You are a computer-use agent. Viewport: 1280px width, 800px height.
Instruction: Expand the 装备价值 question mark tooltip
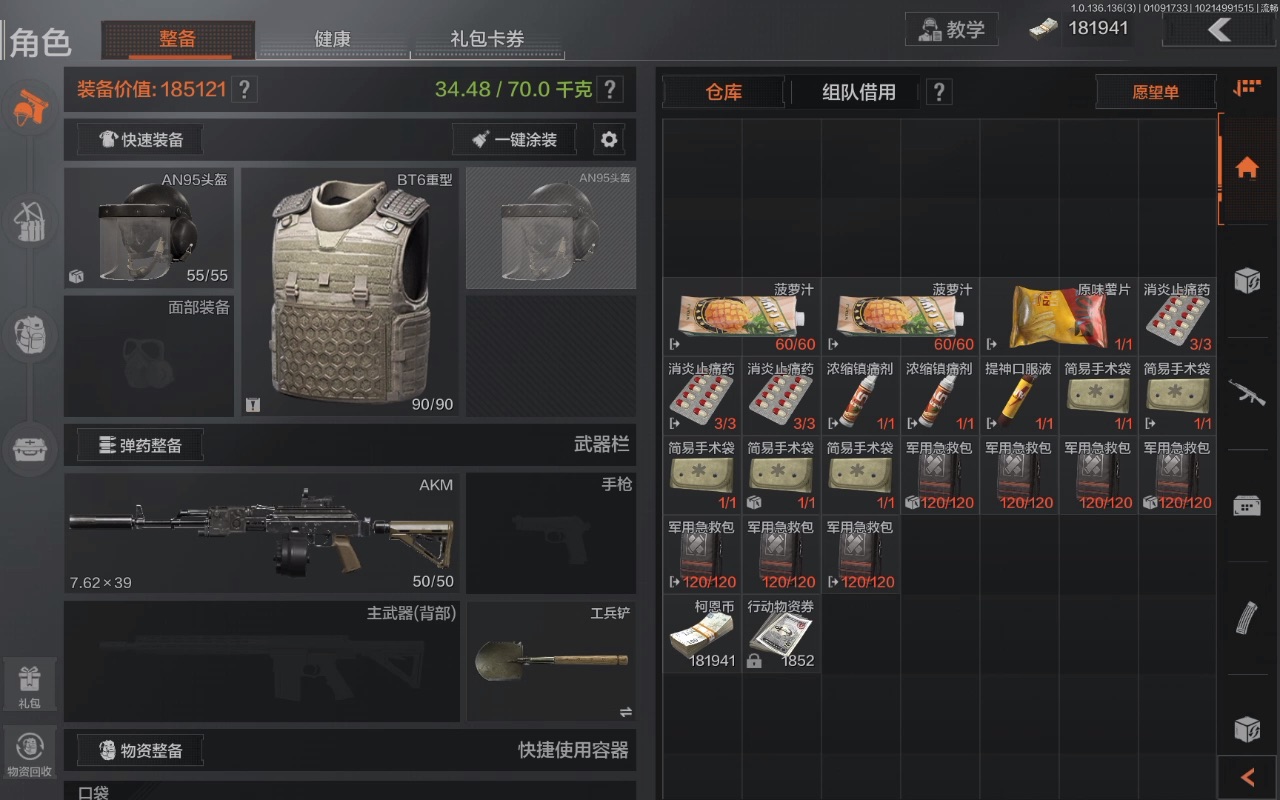click(244, 89)
